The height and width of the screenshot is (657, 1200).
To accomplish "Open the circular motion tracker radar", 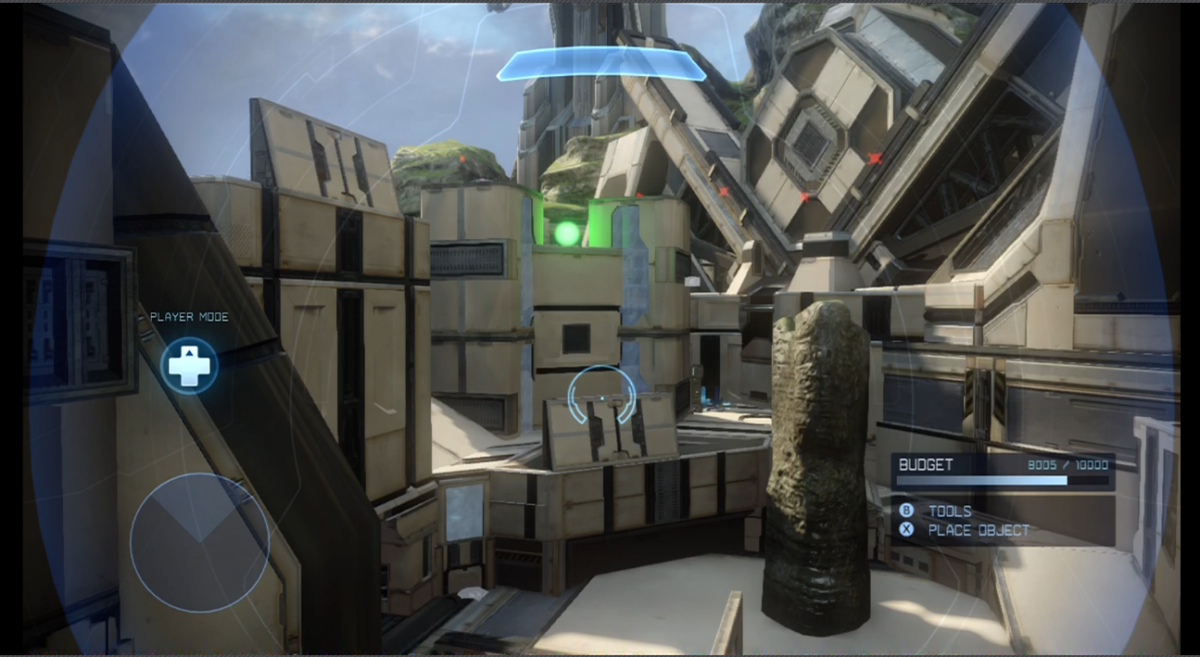I will tap(199, 542).
